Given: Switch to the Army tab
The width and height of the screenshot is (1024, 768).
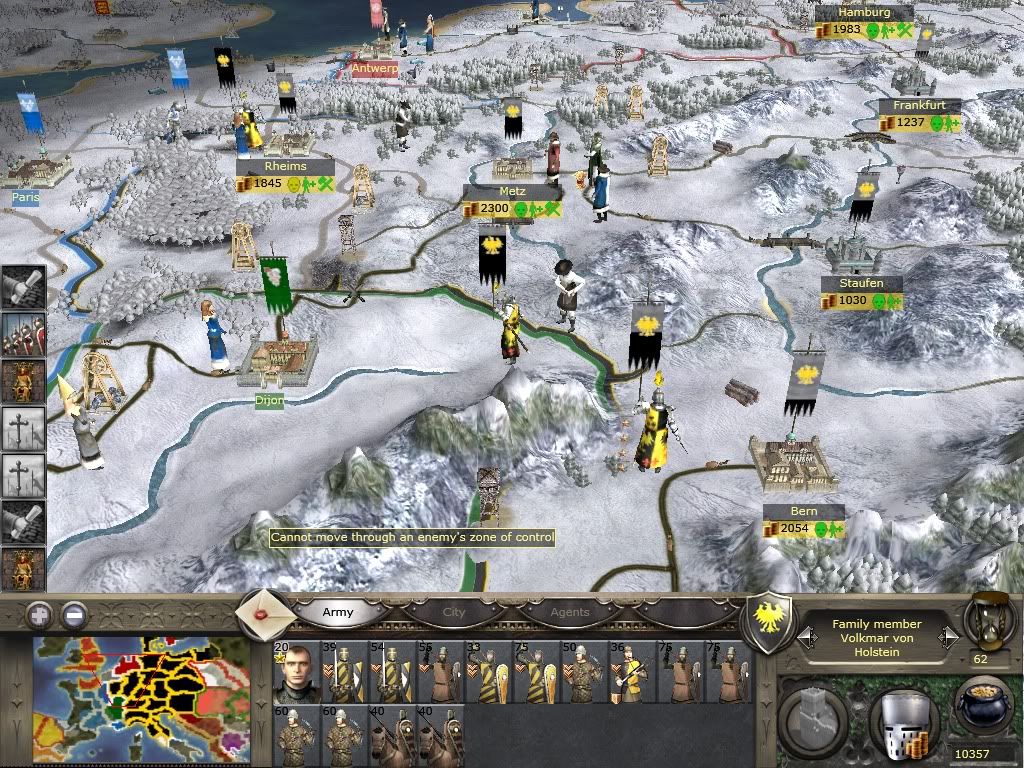Looking at the screenshot, I should 337,612.
